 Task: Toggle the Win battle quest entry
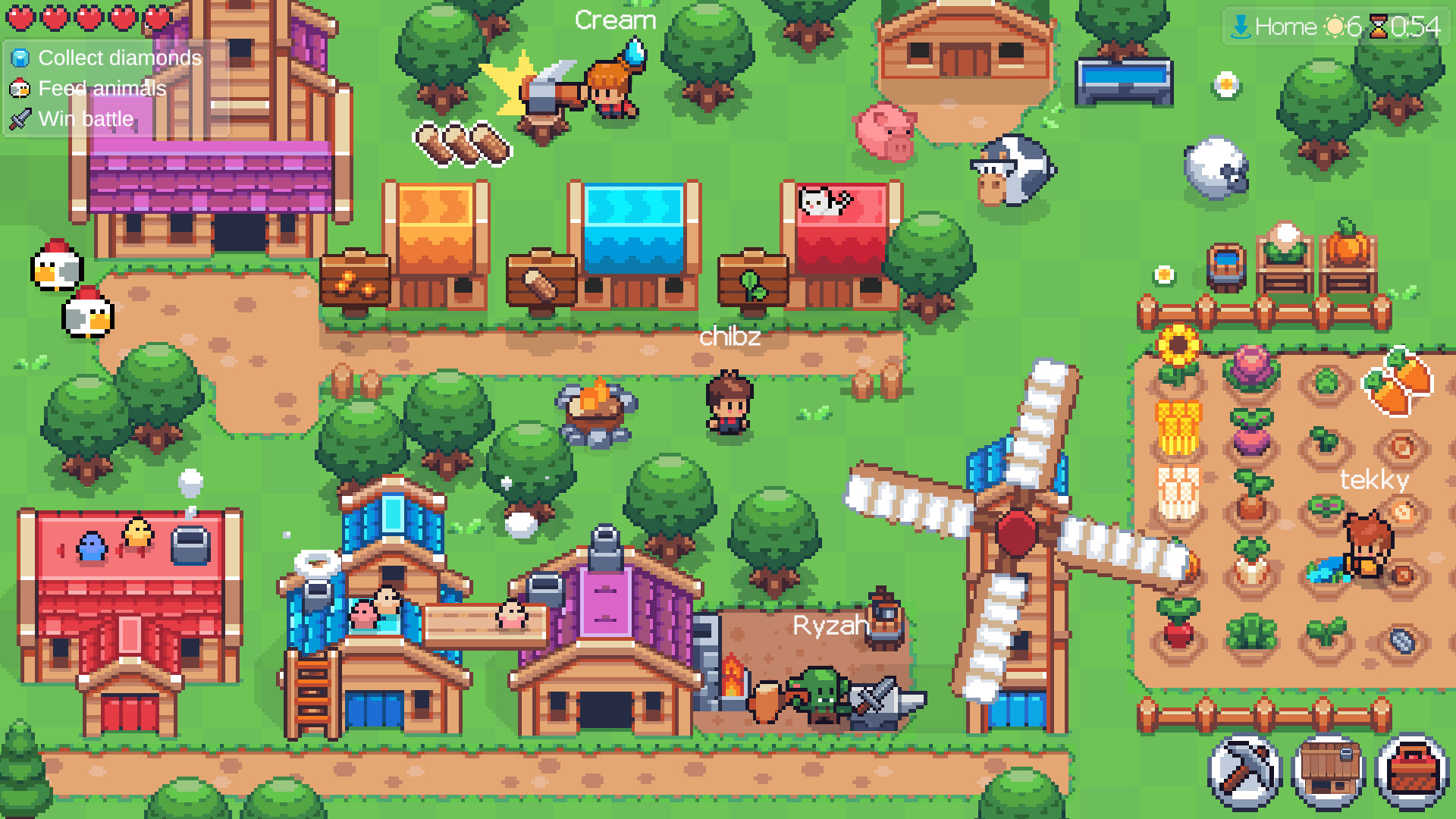click(86, 118)
